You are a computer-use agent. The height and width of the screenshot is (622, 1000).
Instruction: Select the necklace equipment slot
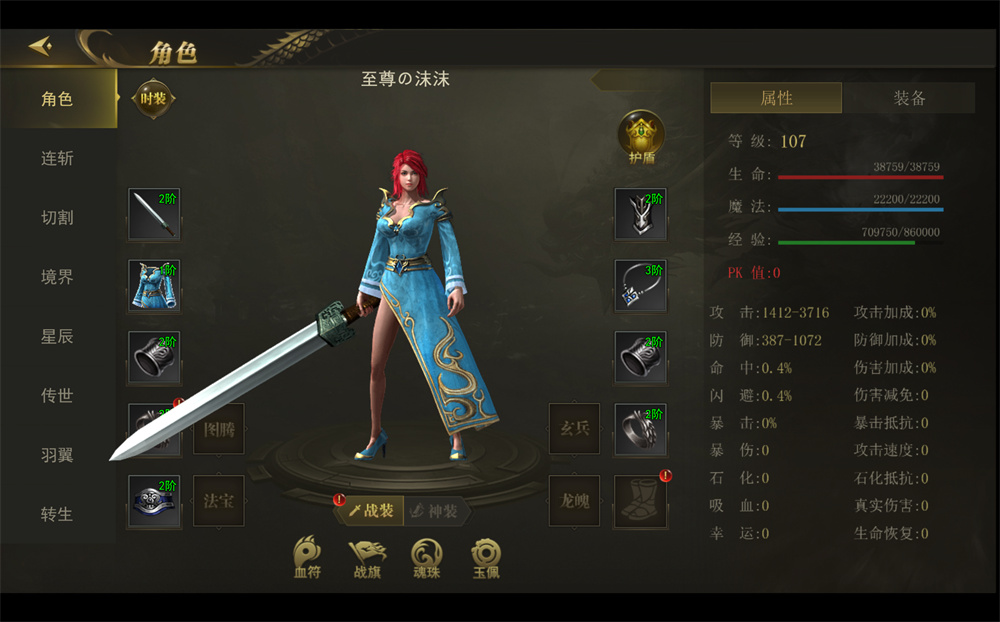[640, 286]
